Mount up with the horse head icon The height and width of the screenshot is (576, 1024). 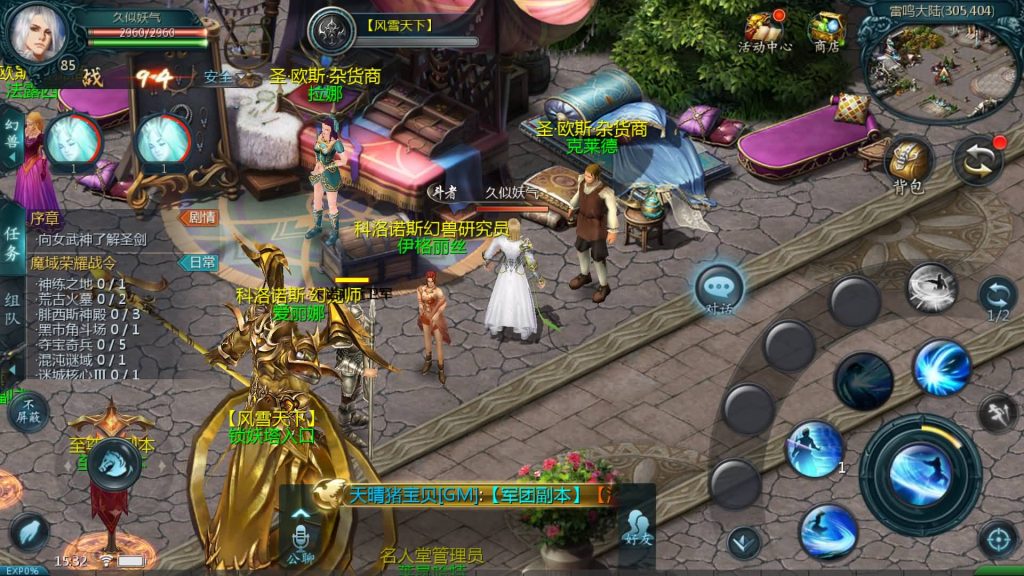pos(112,463)
